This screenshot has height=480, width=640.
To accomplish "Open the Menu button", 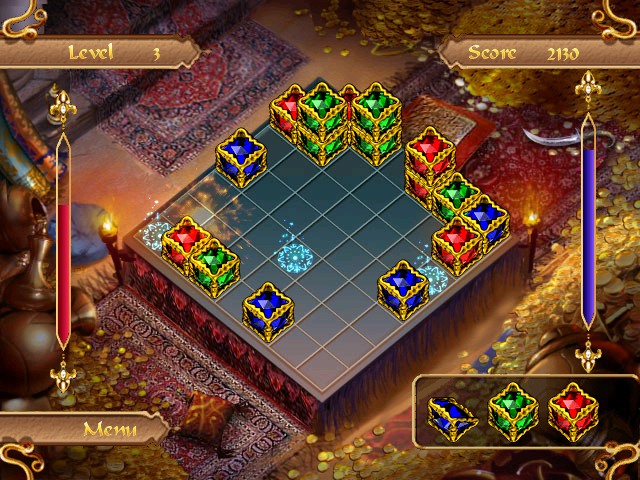I will 110,429.
